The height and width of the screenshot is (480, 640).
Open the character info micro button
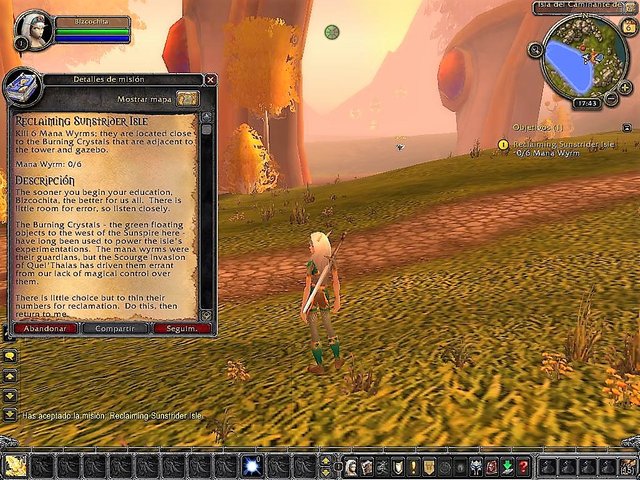coord(352,467)
